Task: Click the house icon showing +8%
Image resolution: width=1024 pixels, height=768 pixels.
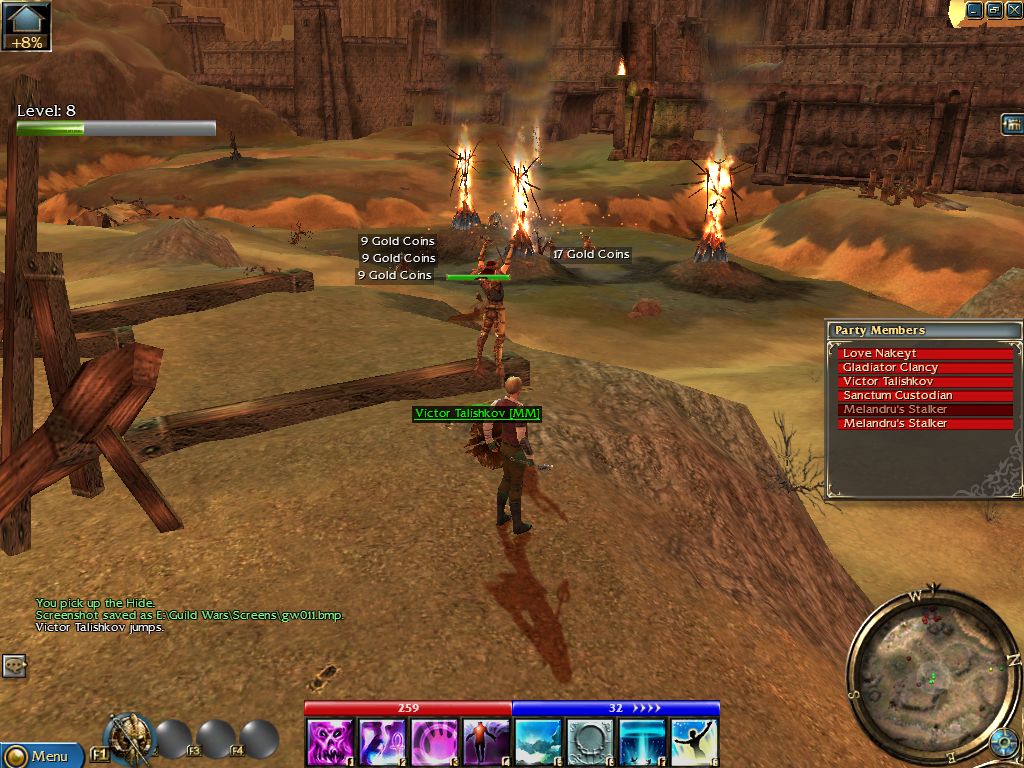Action: point(27,26)
